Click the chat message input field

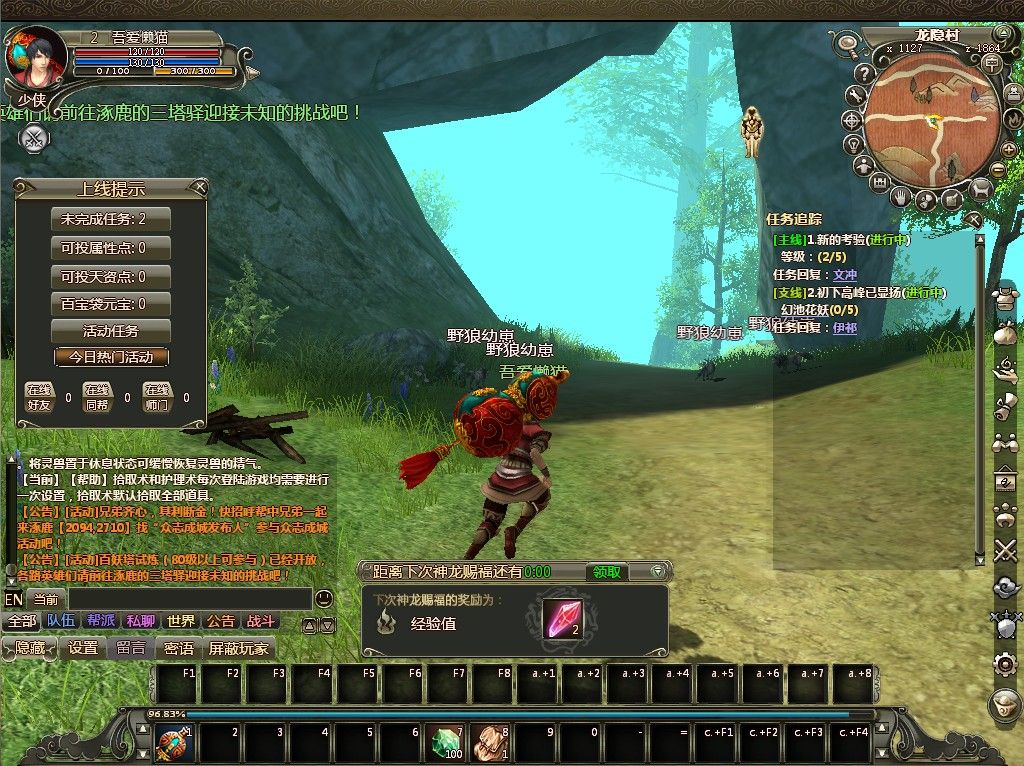(170, 599)
